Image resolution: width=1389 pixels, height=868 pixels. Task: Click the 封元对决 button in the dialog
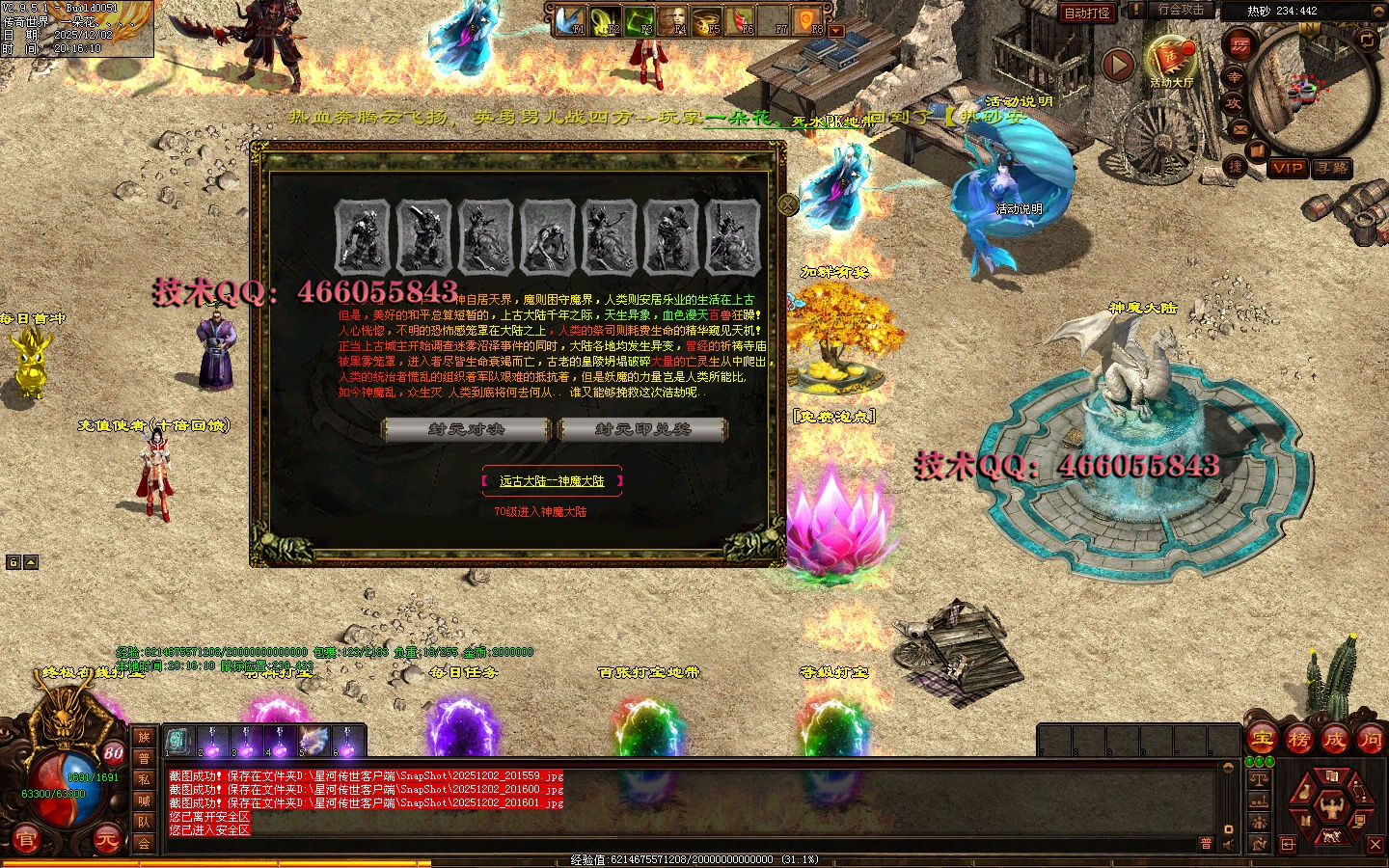[467, 429]
